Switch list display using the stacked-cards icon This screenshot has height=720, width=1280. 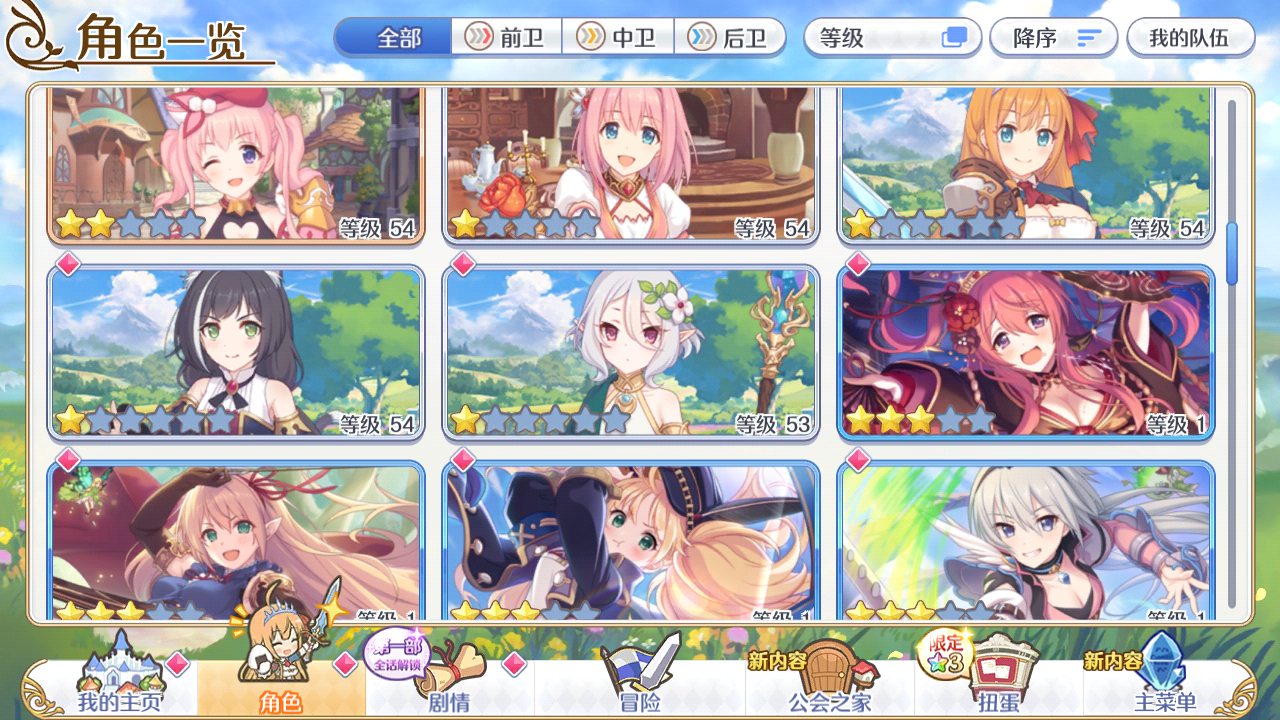(953, 36)
